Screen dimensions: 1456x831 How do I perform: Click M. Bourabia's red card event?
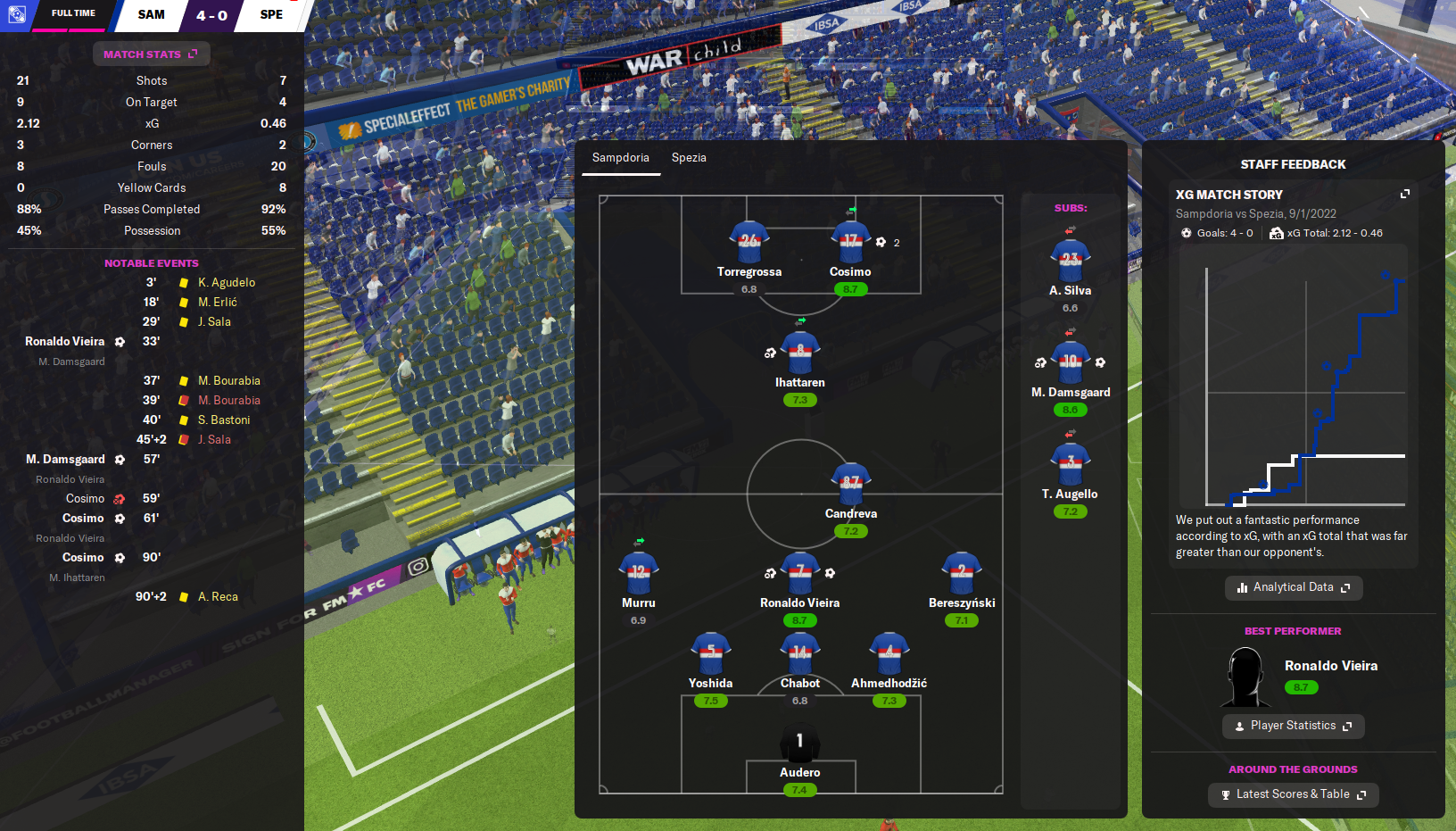[228, 401]
